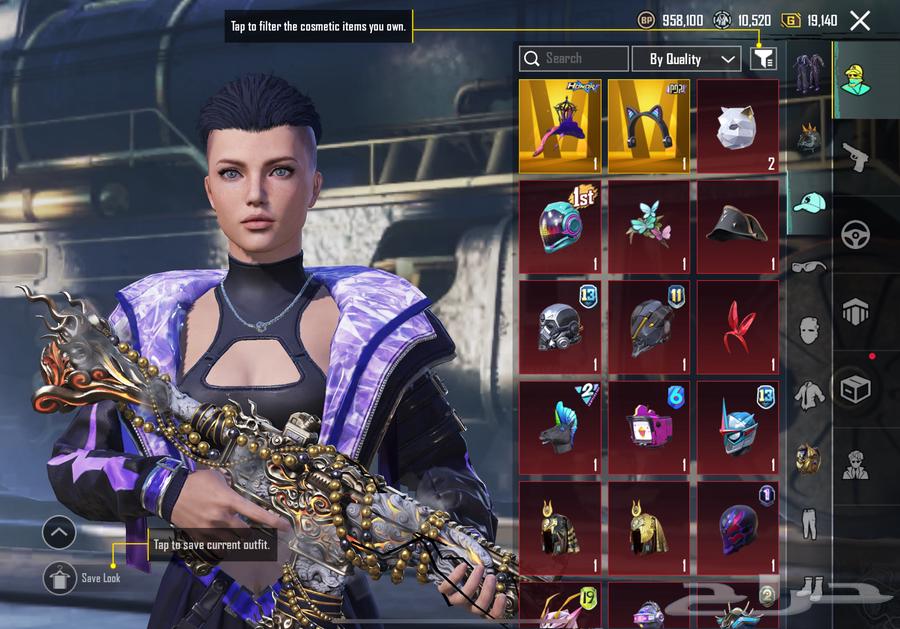
Task: Save the current outfit with Save Look
Action: click(x=60, y=578)
